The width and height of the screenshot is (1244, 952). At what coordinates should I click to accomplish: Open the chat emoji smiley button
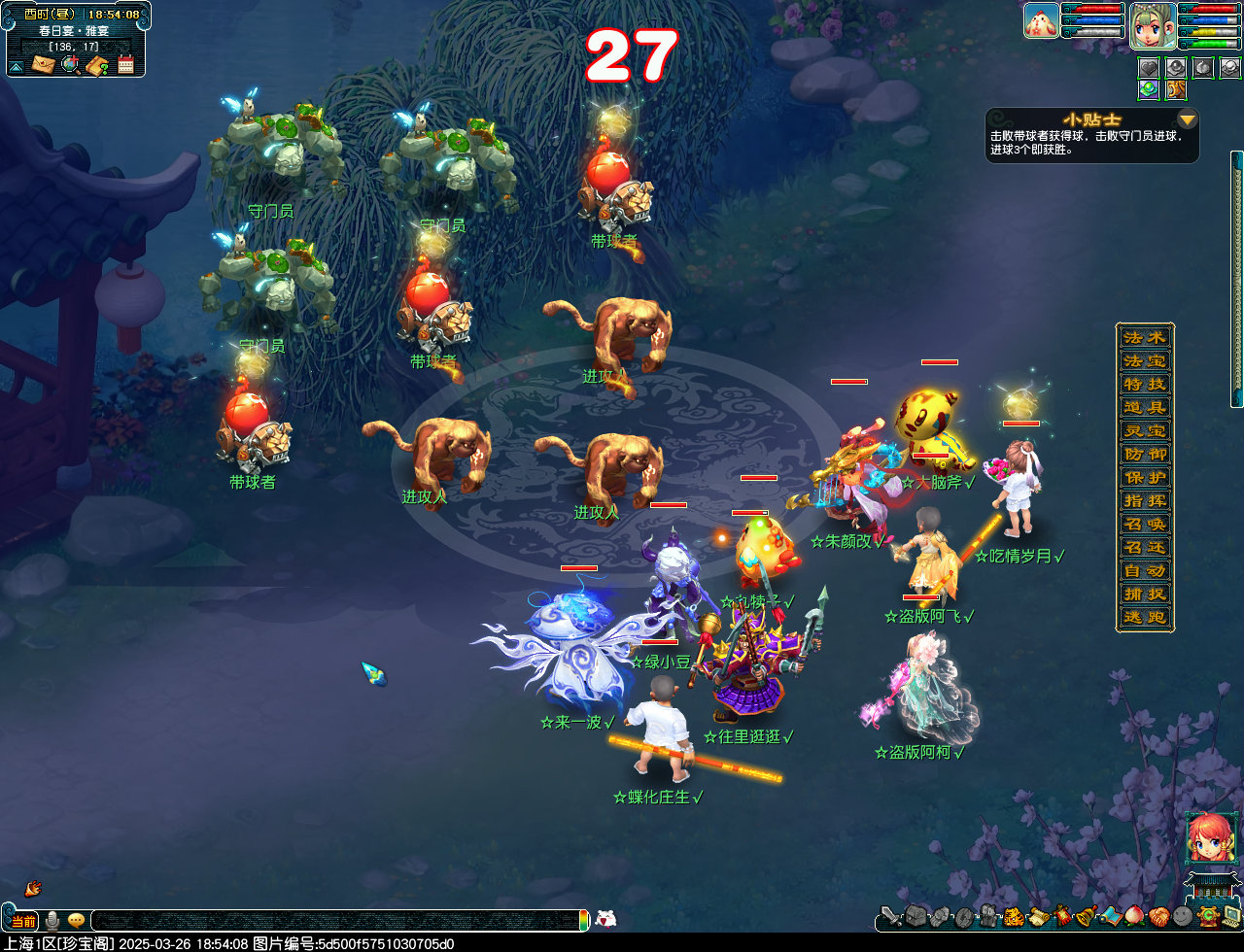point(76,920)
